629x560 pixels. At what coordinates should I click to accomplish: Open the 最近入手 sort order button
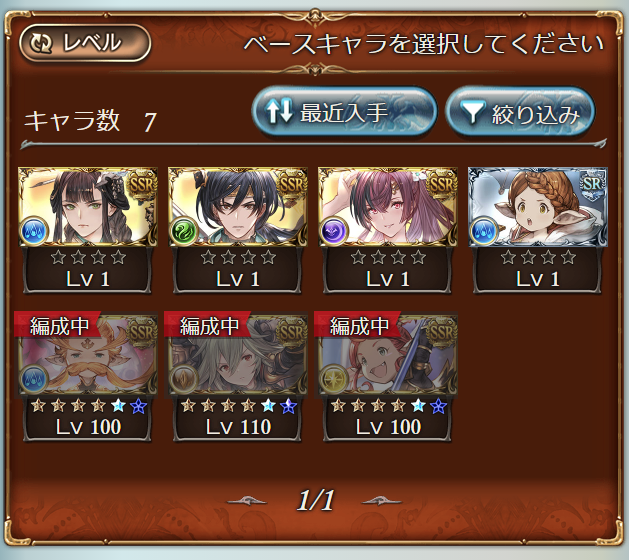point(344,112)
